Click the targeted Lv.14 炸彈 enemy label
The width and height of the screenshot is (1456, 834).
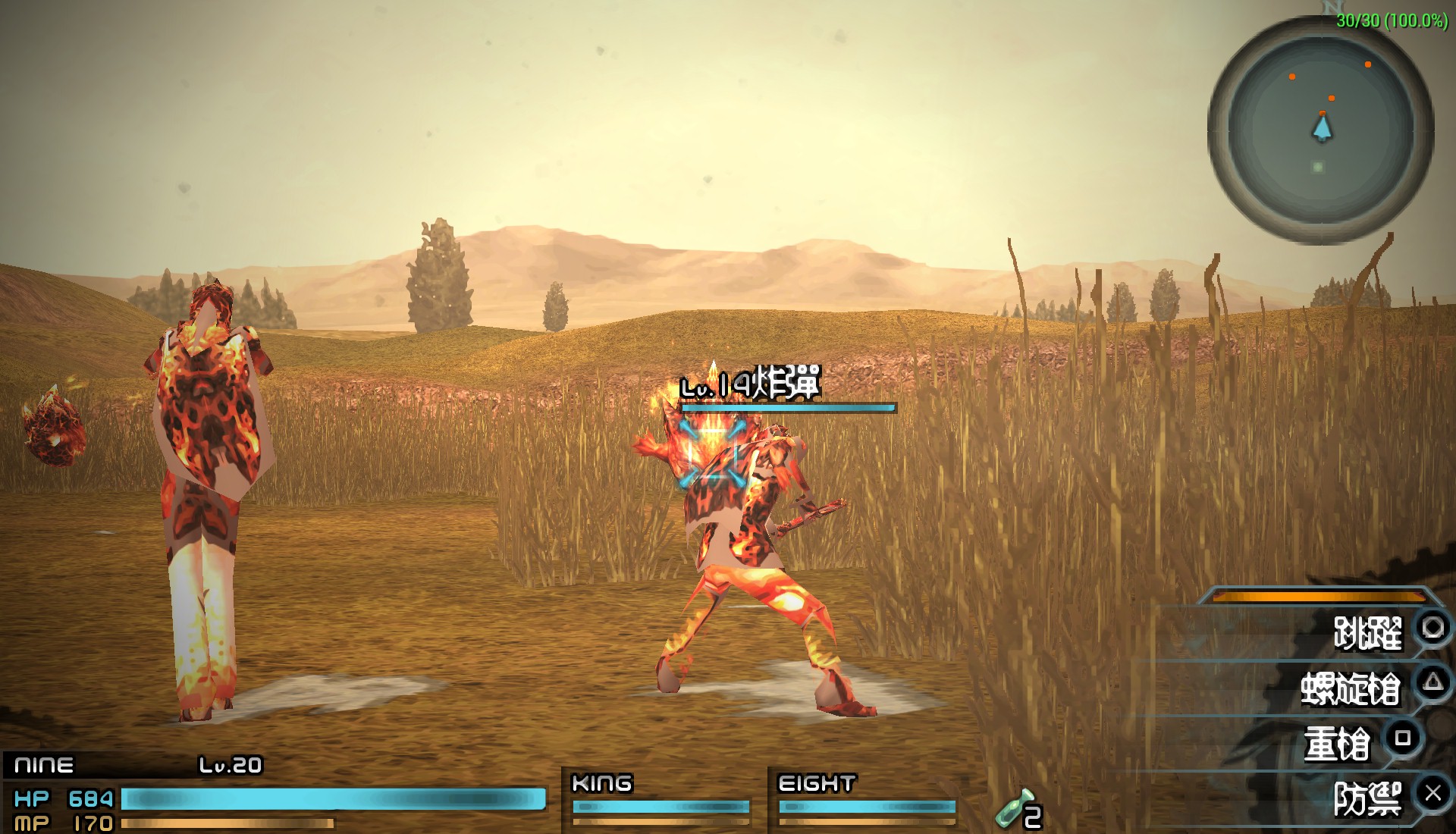click(751, 386)
